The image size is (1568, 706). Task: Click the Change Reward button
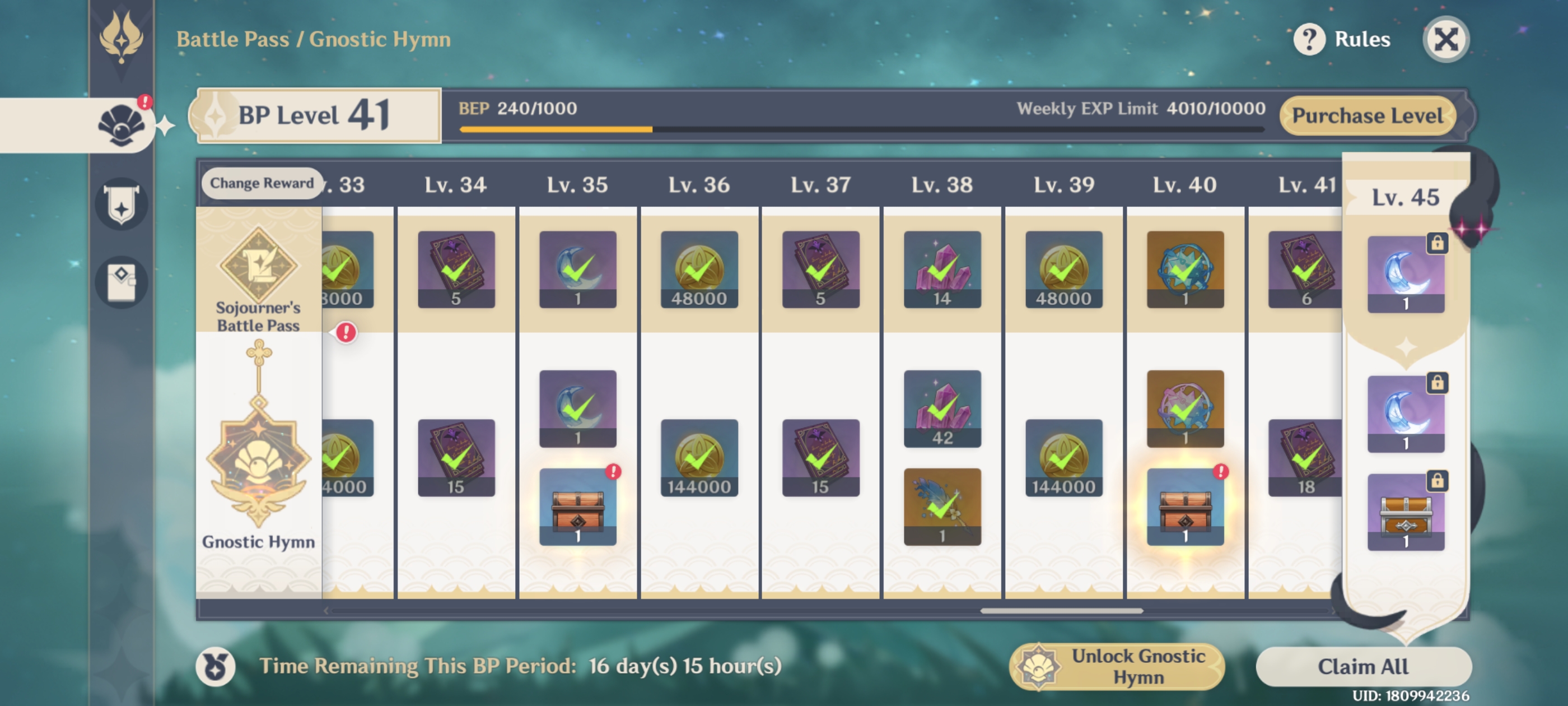[x=262, y=183]
